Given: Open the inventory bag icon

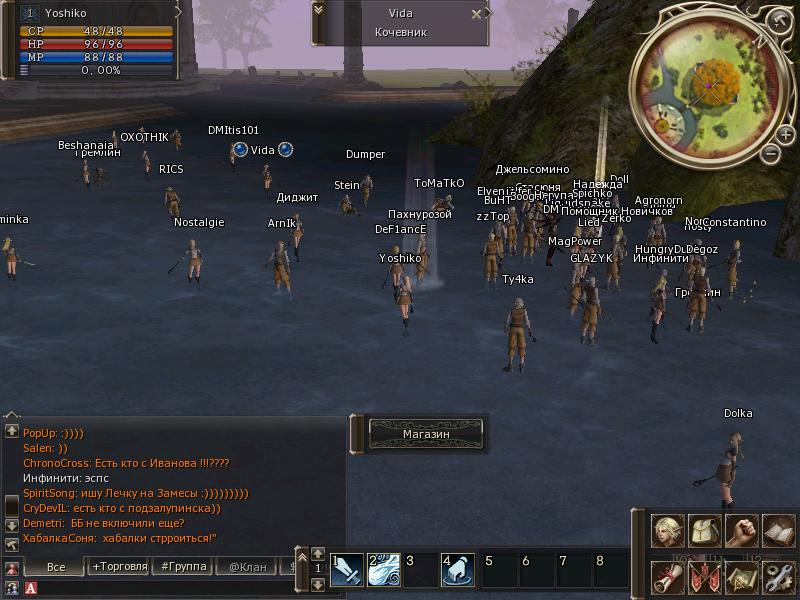Looking at the screenshot, I should [705, 531].
